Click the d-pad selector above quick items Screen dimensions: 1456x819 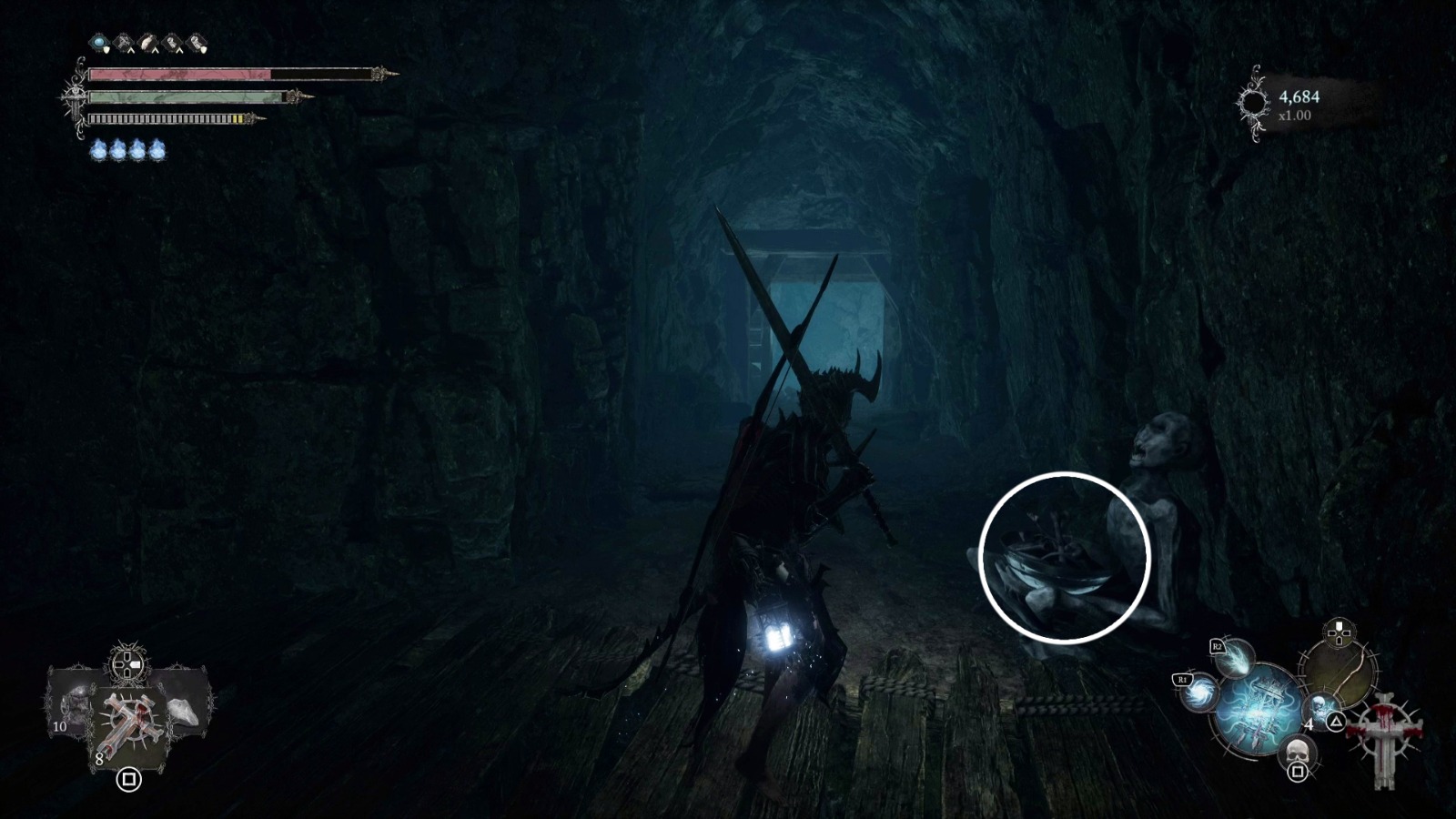click(x=127, y=664)
